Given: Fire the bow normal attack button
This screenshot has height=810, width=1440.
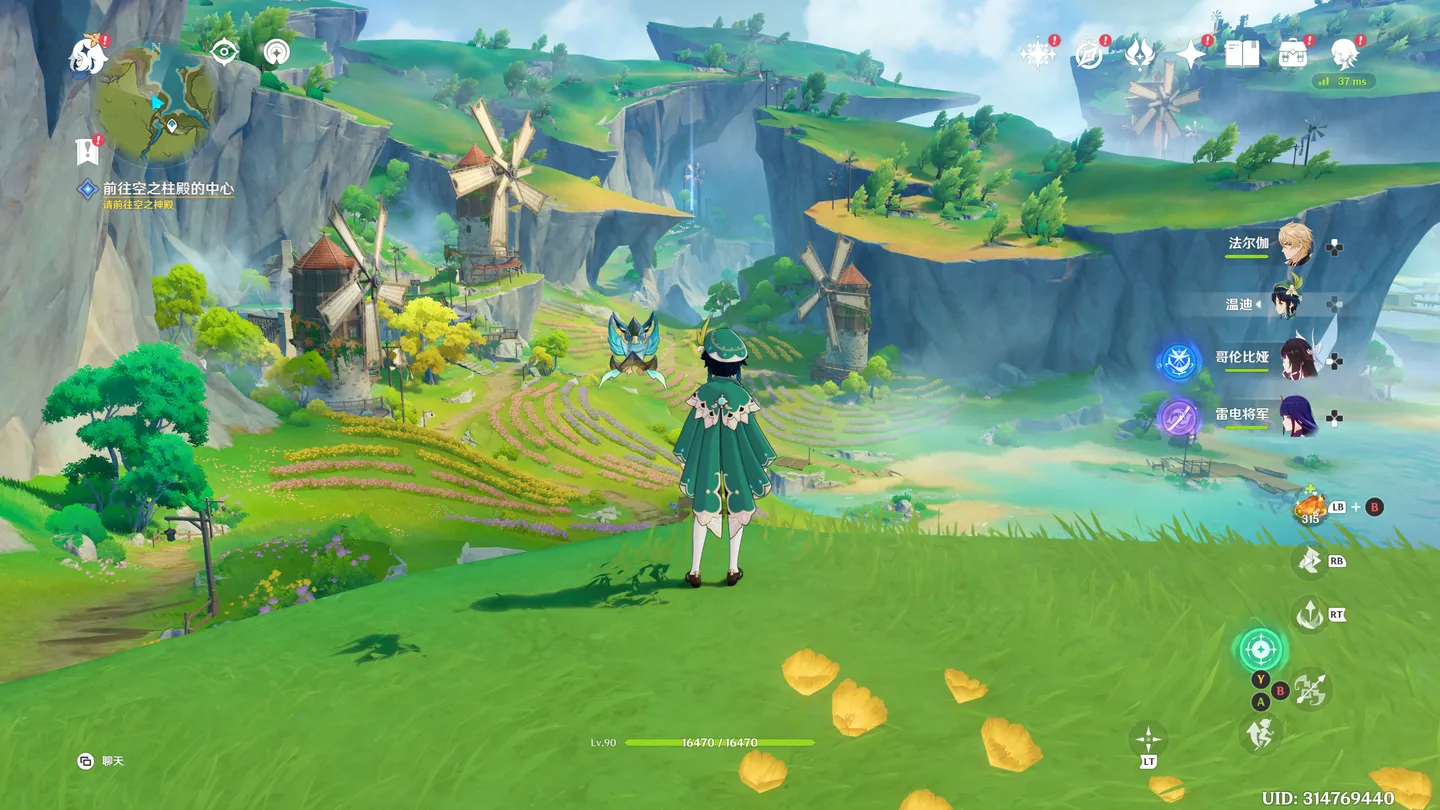Looking at the screenshot, I should click(1310, 689).
